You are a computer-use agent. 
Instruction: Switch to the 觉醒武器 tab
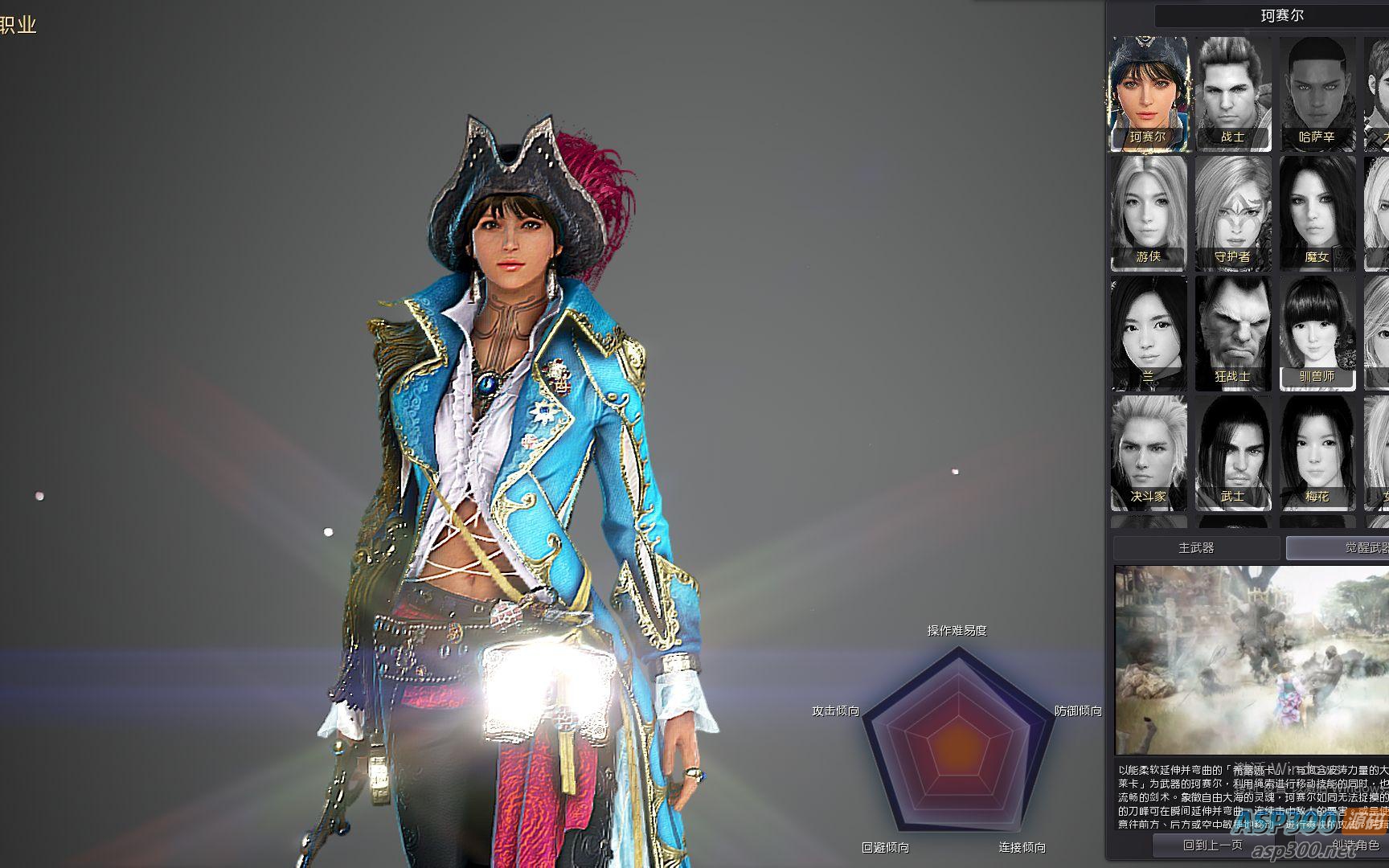[1338, 548]
